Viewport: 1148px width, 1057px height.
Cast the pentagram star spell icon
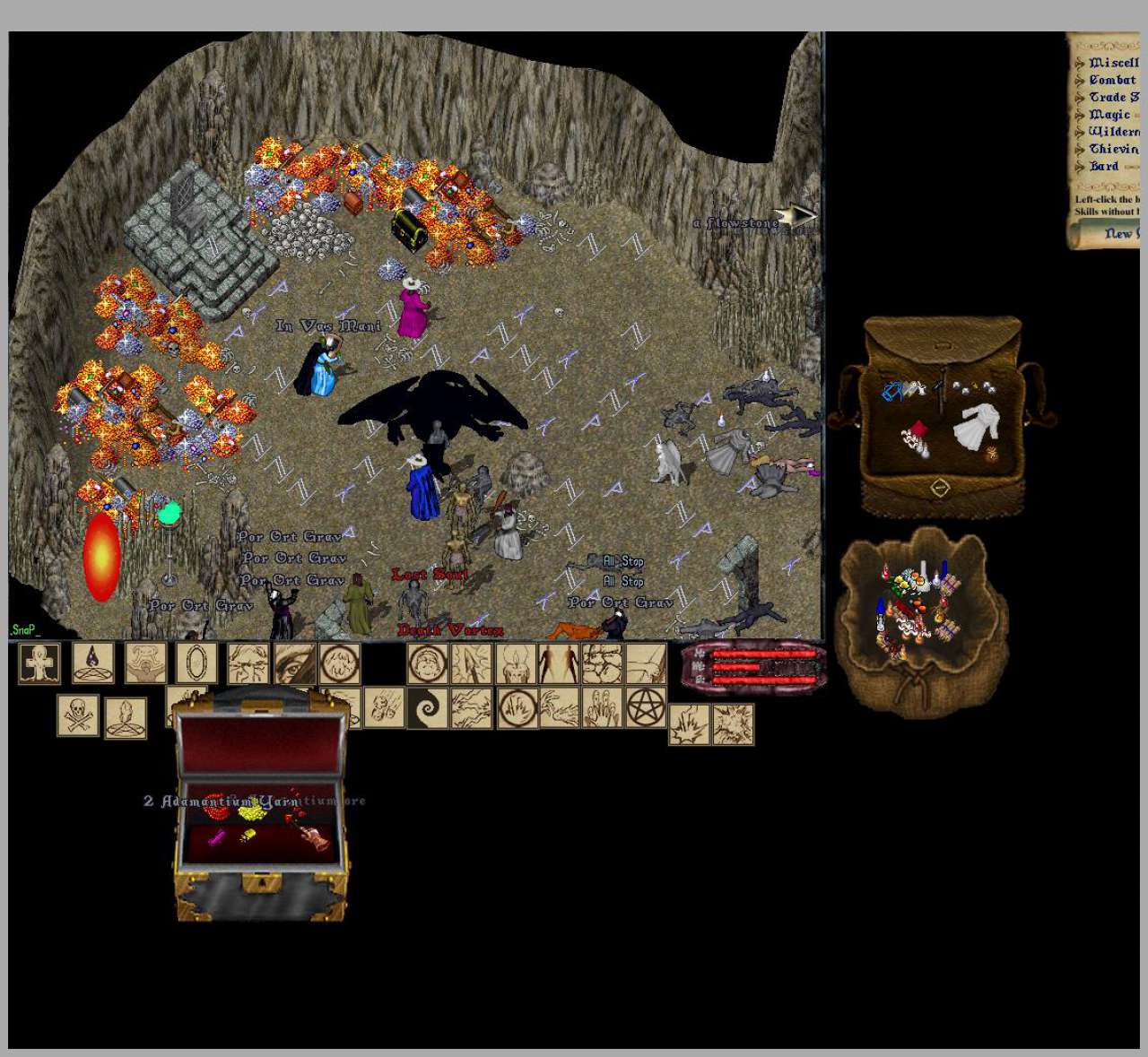click(645, 707)
